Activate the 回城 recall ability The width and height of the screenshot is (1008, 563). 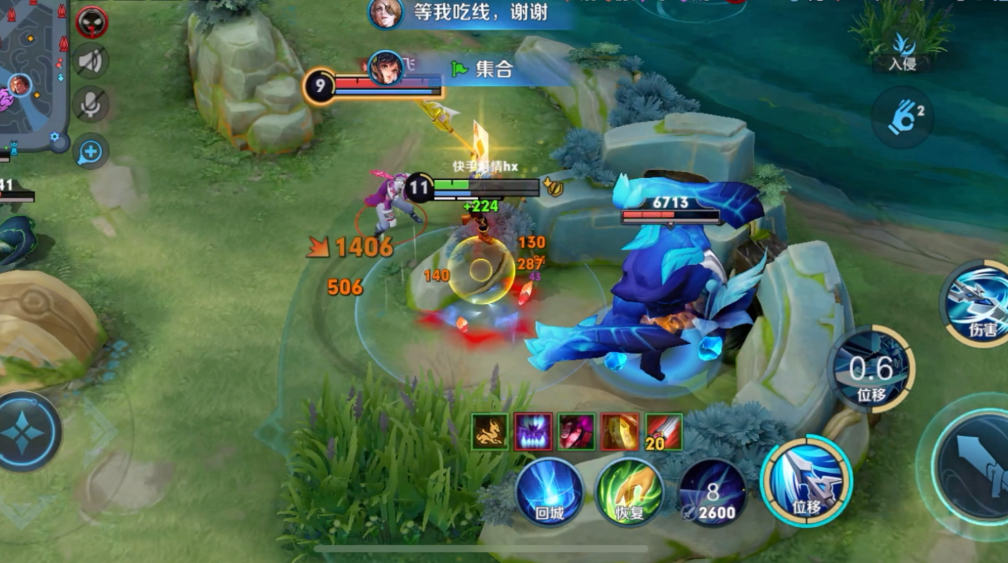(549, 492)
